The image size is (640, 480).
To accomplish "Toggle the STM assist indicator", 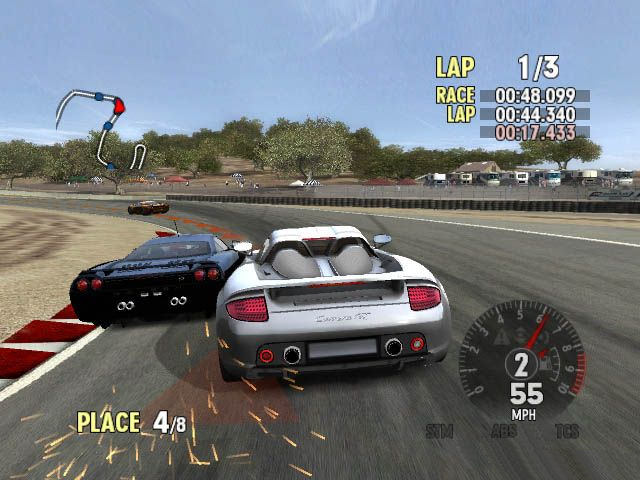I will coord(440,432).
